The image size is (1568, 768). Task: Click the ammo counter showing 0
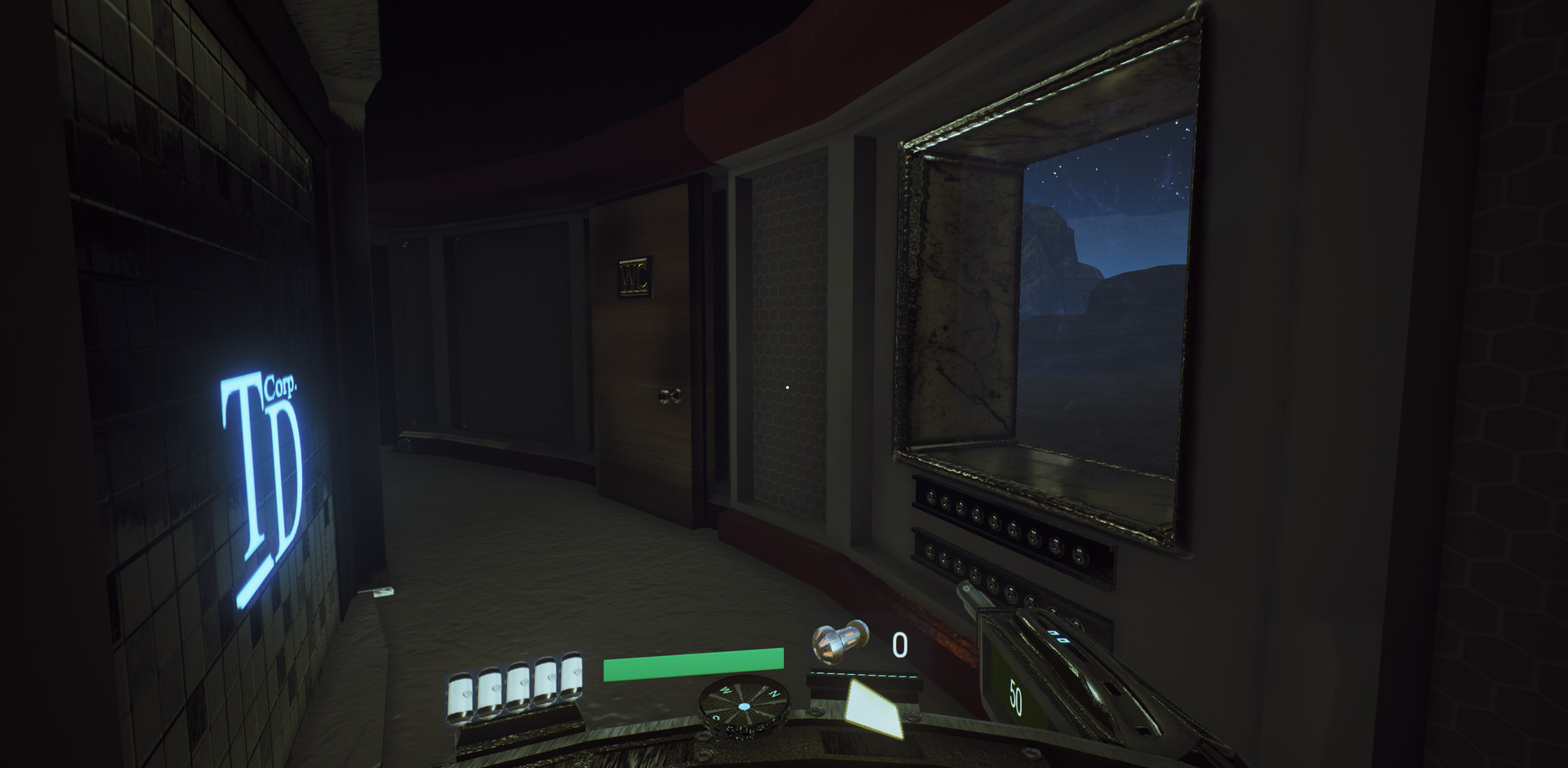[902, 645]
